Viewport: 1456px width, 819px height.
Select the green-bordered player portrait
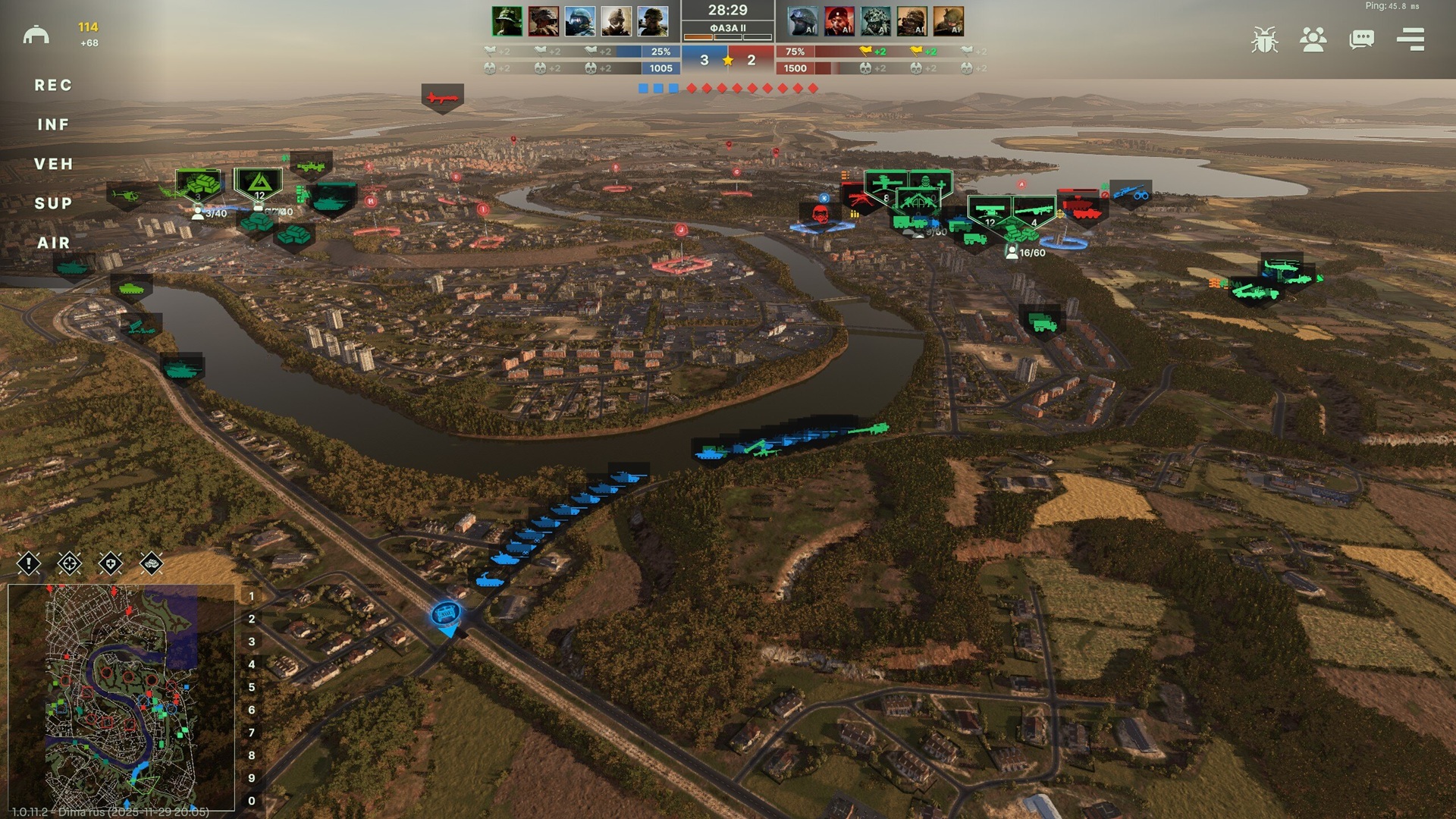pos(507,21)
